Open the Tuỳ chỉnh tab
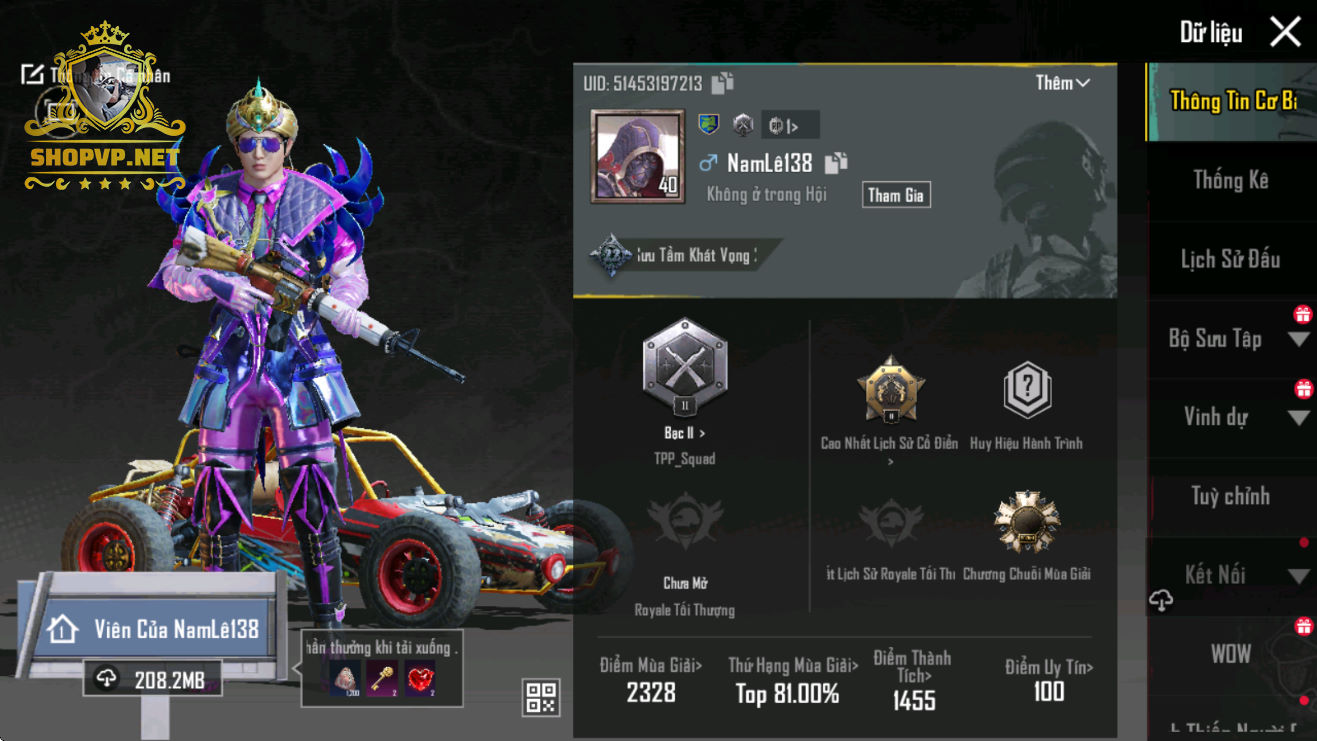 [1230, 496]
